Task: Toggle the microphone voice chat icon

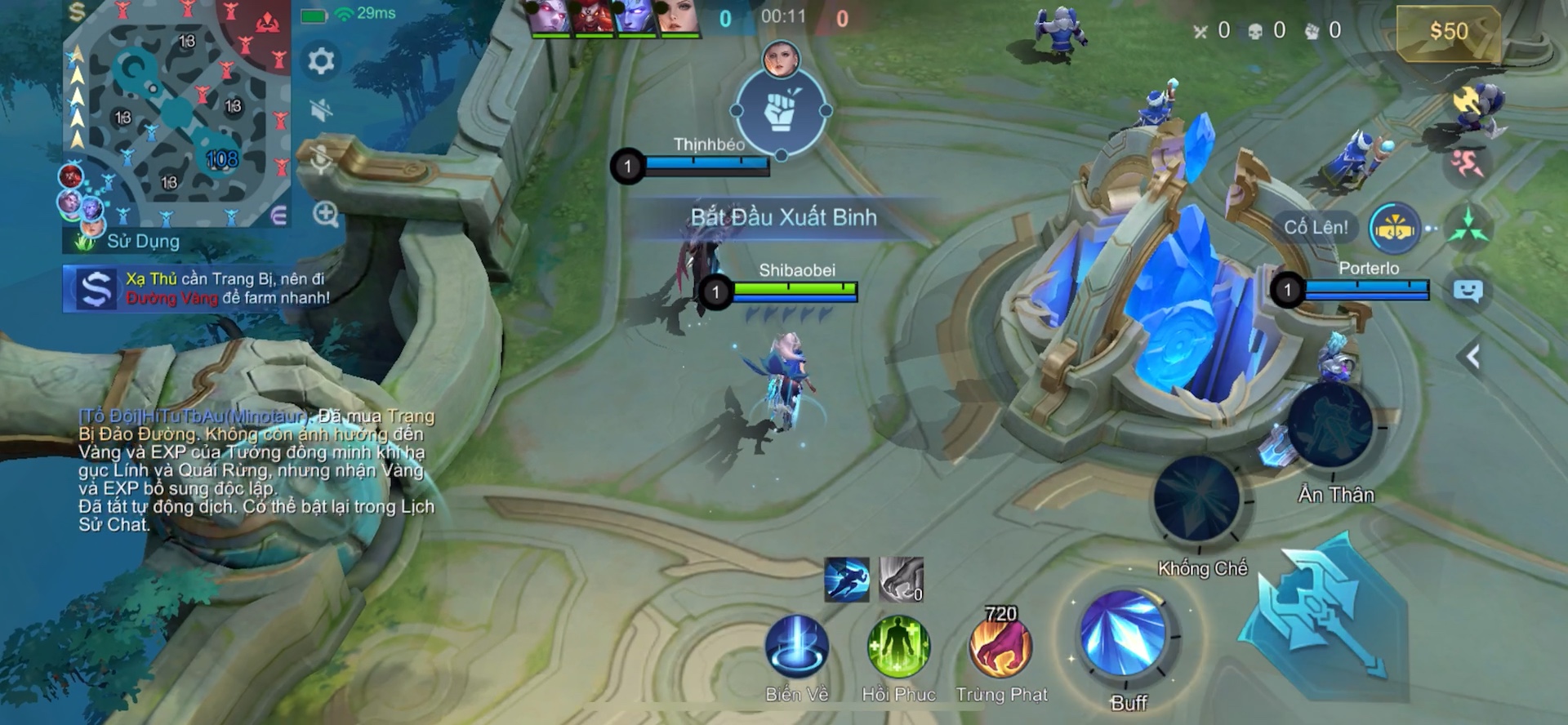Action: pos(322,160)
